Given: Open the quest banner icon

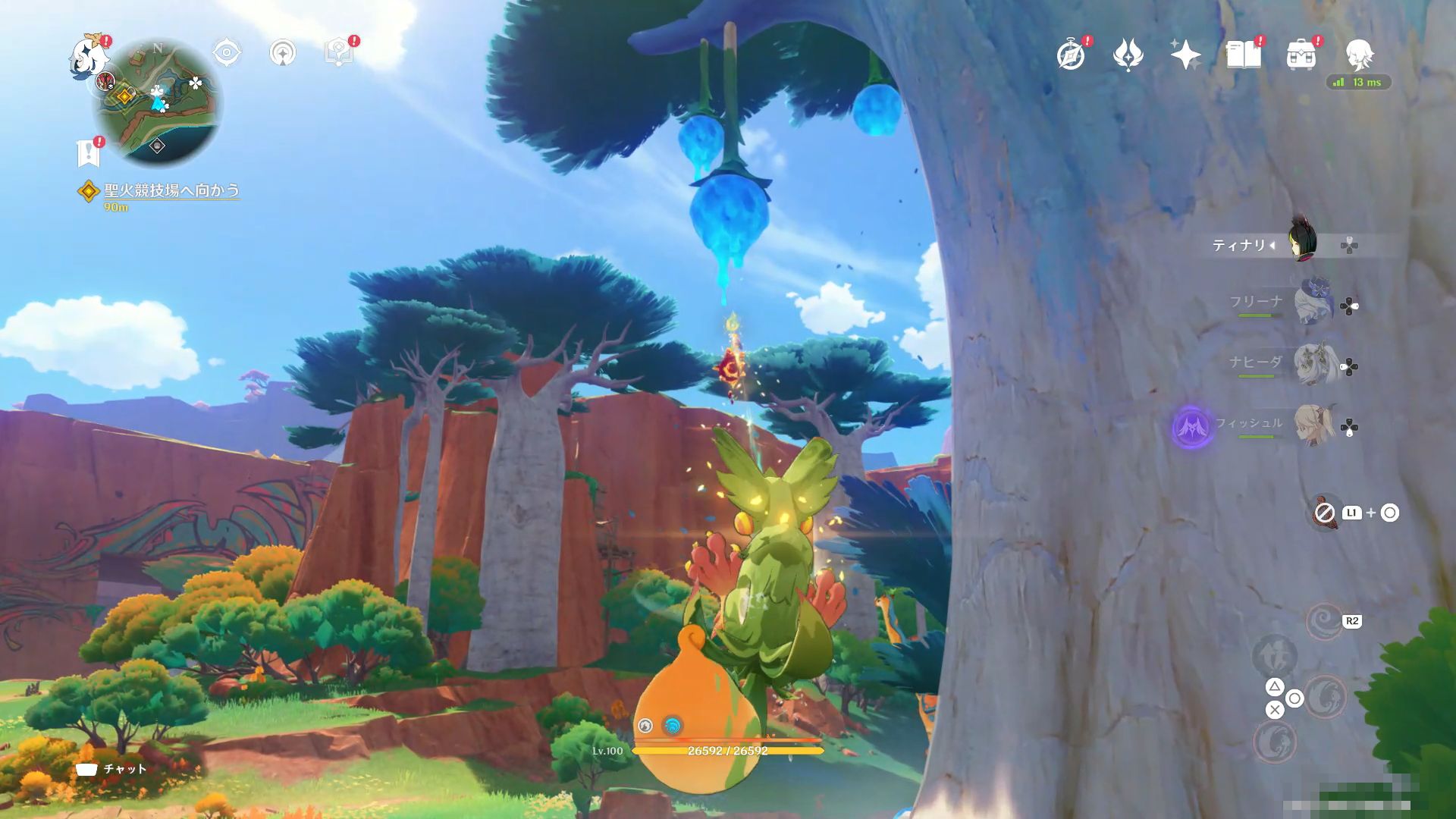Looking at the screenshot, I should [89, 152].
